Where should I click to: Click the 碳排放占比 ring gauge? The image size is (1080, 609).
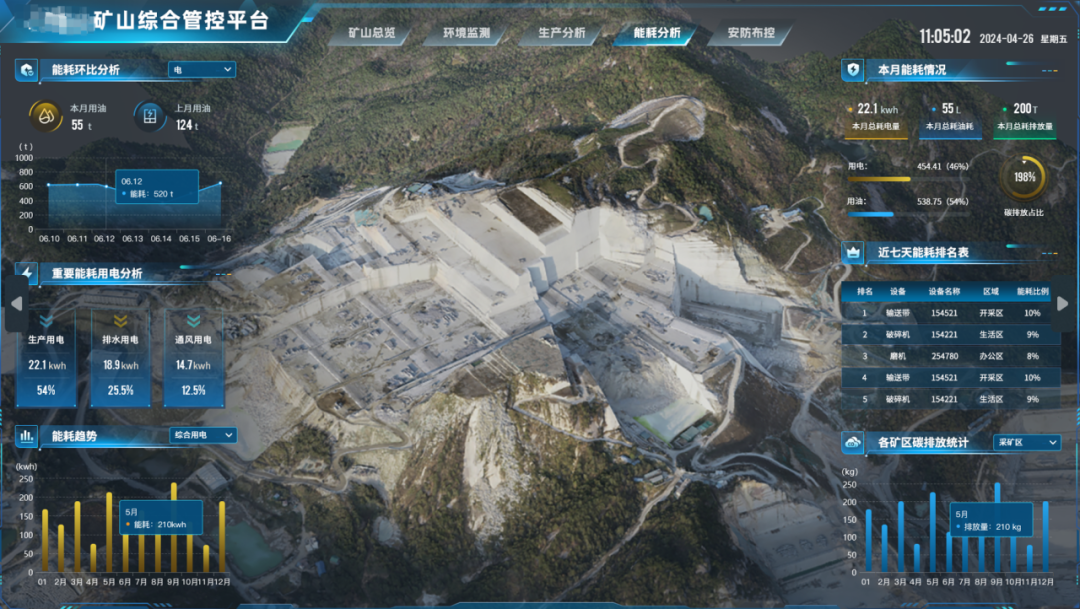[x=1023, y=178]
